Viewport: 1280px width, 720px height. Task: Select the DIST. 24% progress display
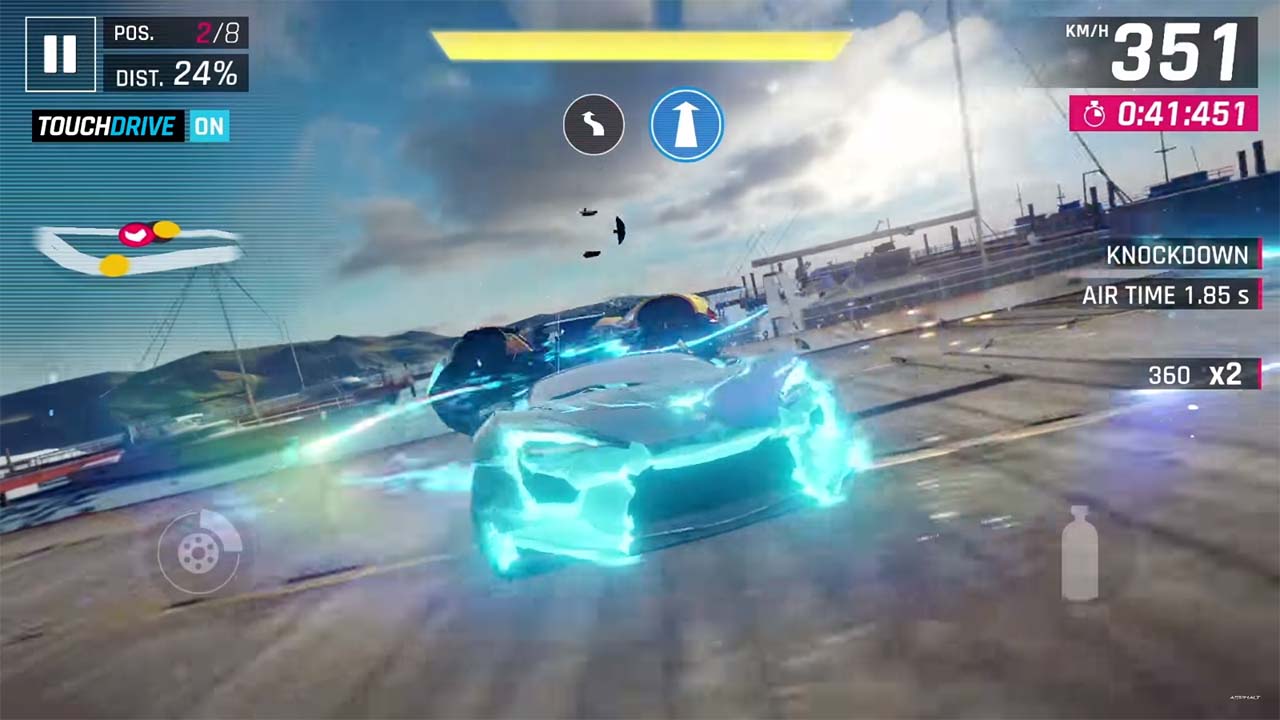(176, 72)
